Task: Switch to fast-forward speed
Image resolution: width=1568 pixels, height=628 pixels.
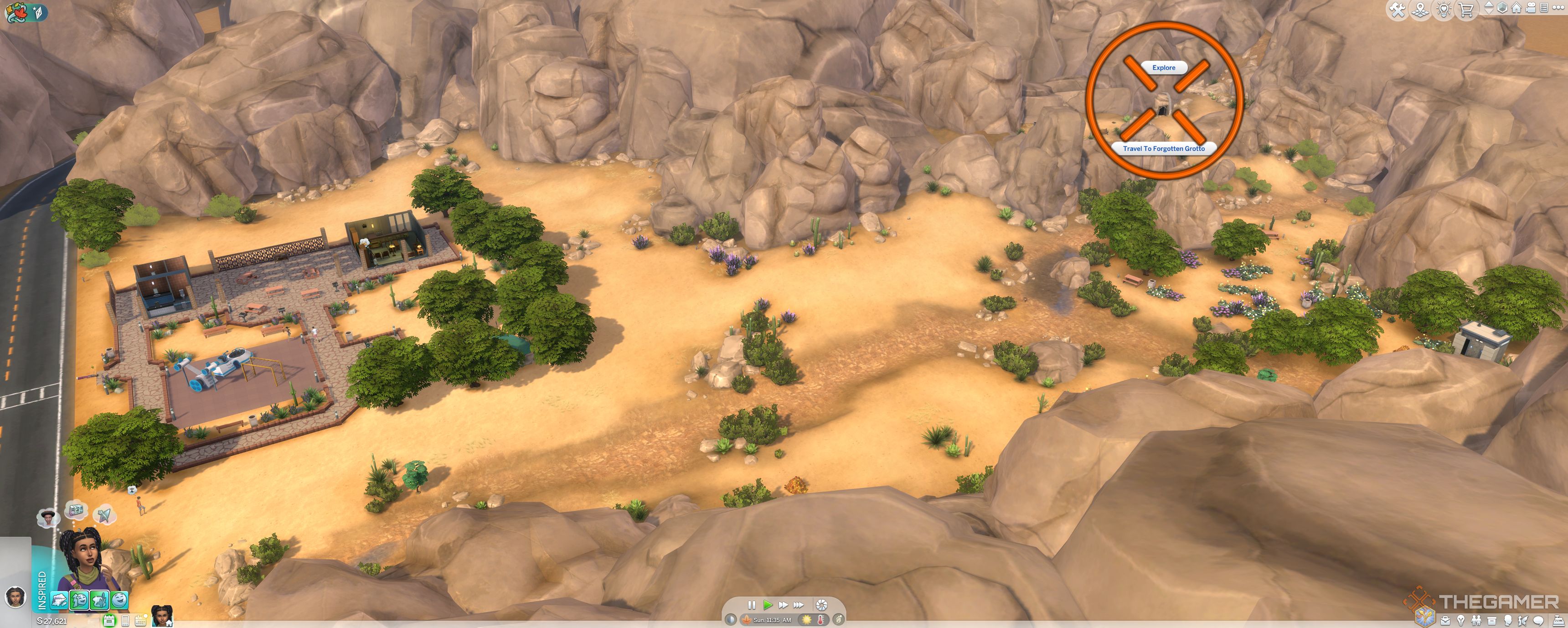Action: (x=784, y=605)
